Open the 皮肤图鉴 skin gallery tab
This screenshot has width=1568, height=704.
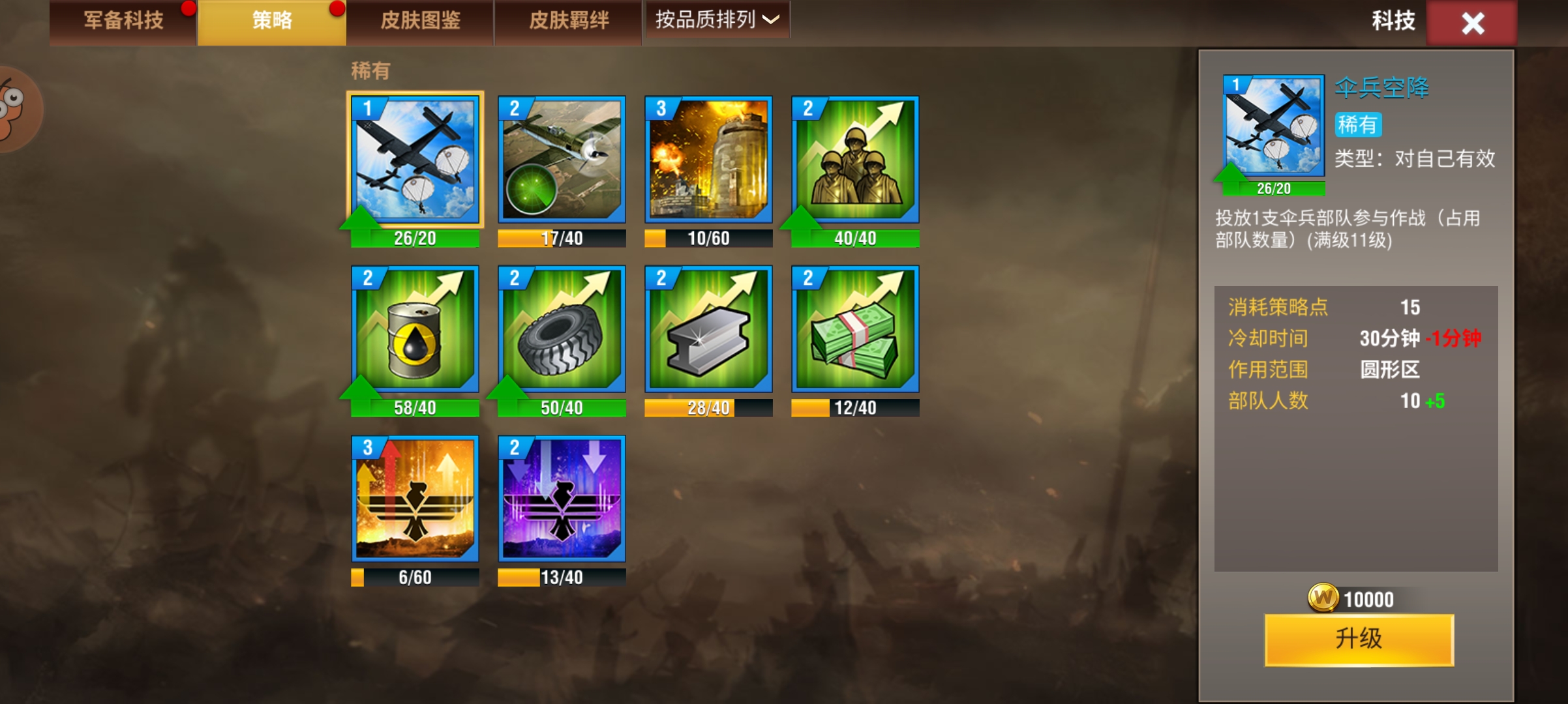(x=420, y=21)
